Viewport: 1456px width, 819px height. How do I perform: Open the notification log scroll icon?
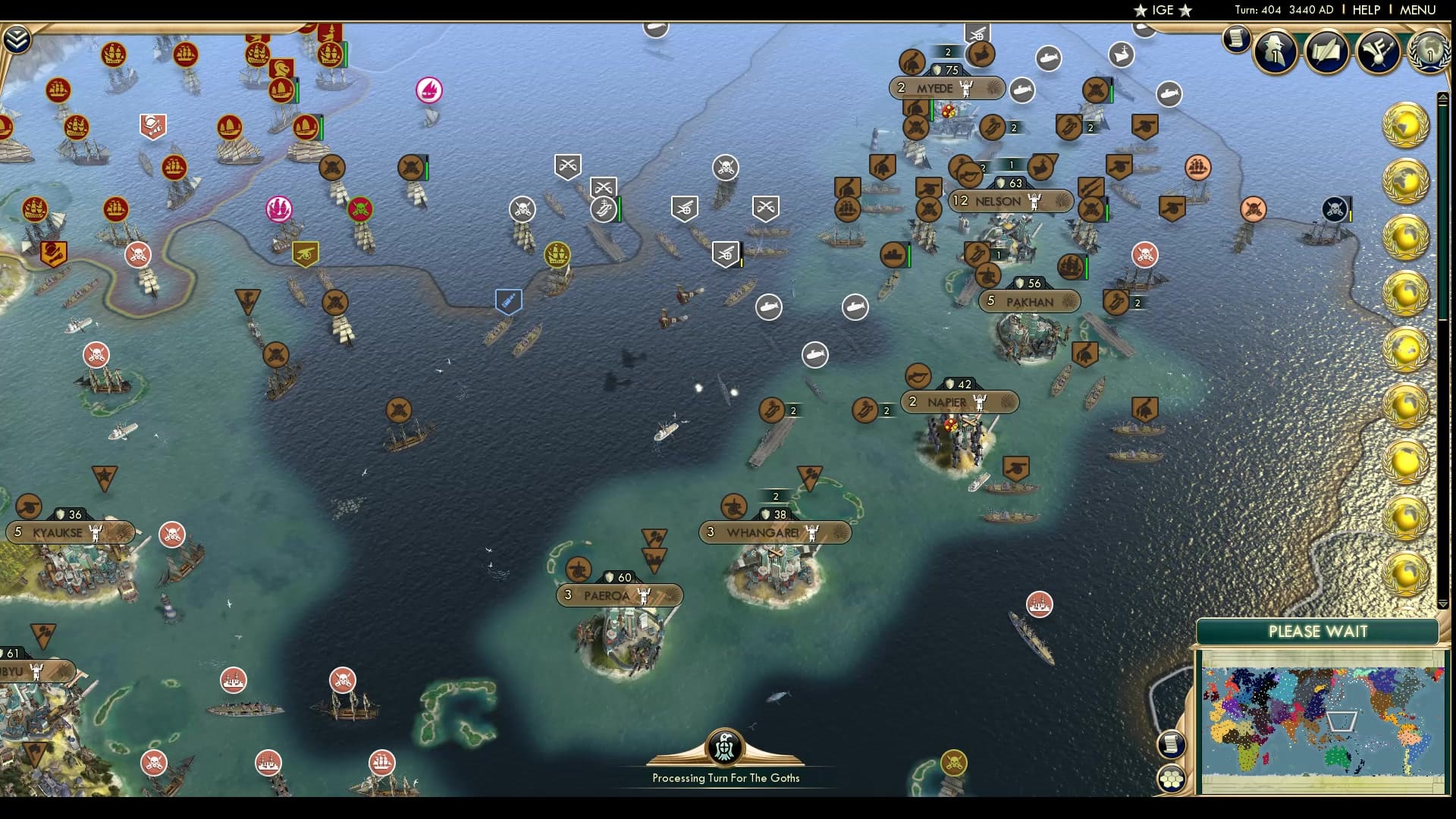(x=1235, y=38)
